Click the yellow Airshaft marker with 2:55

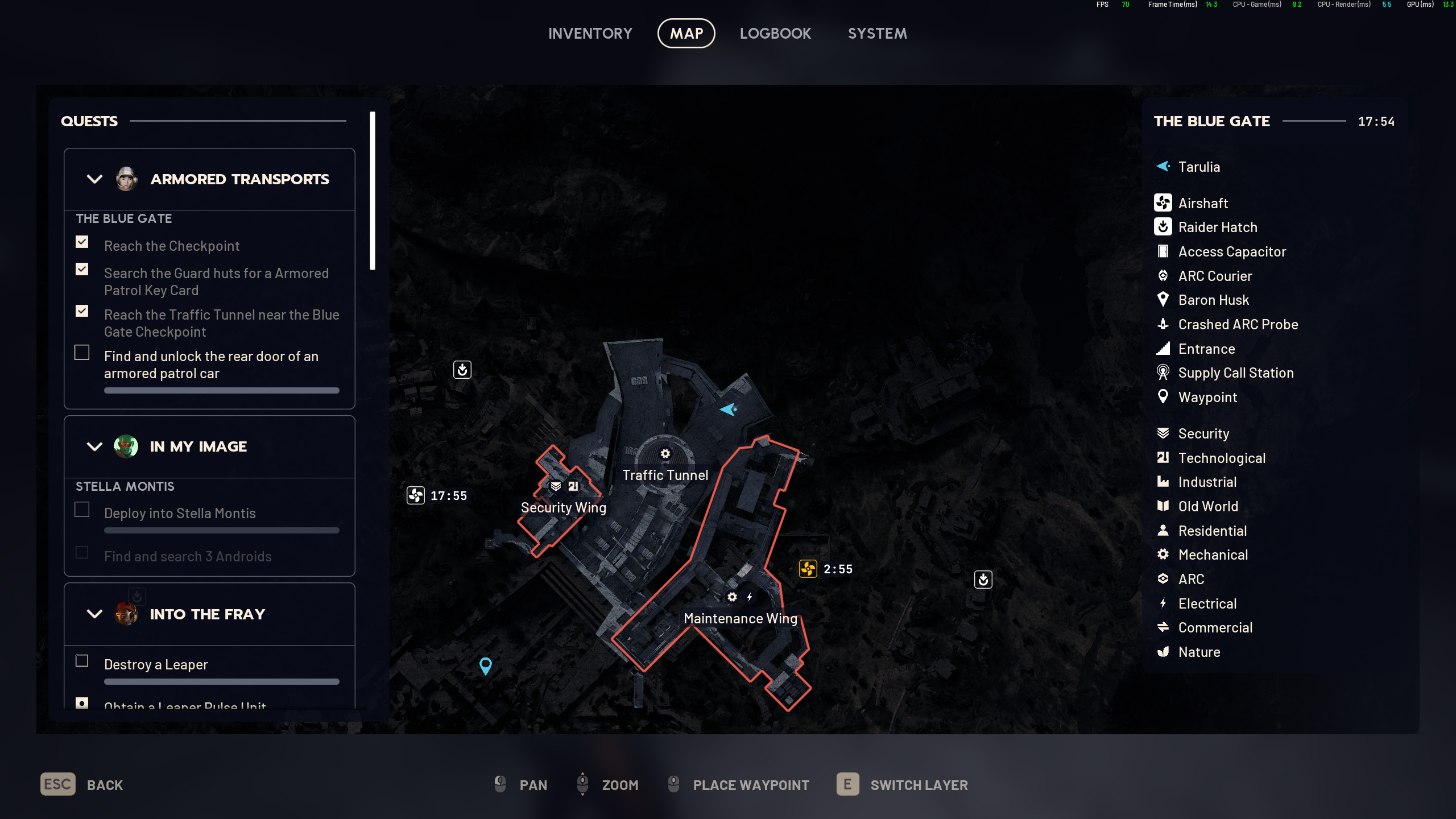[808, 569]
